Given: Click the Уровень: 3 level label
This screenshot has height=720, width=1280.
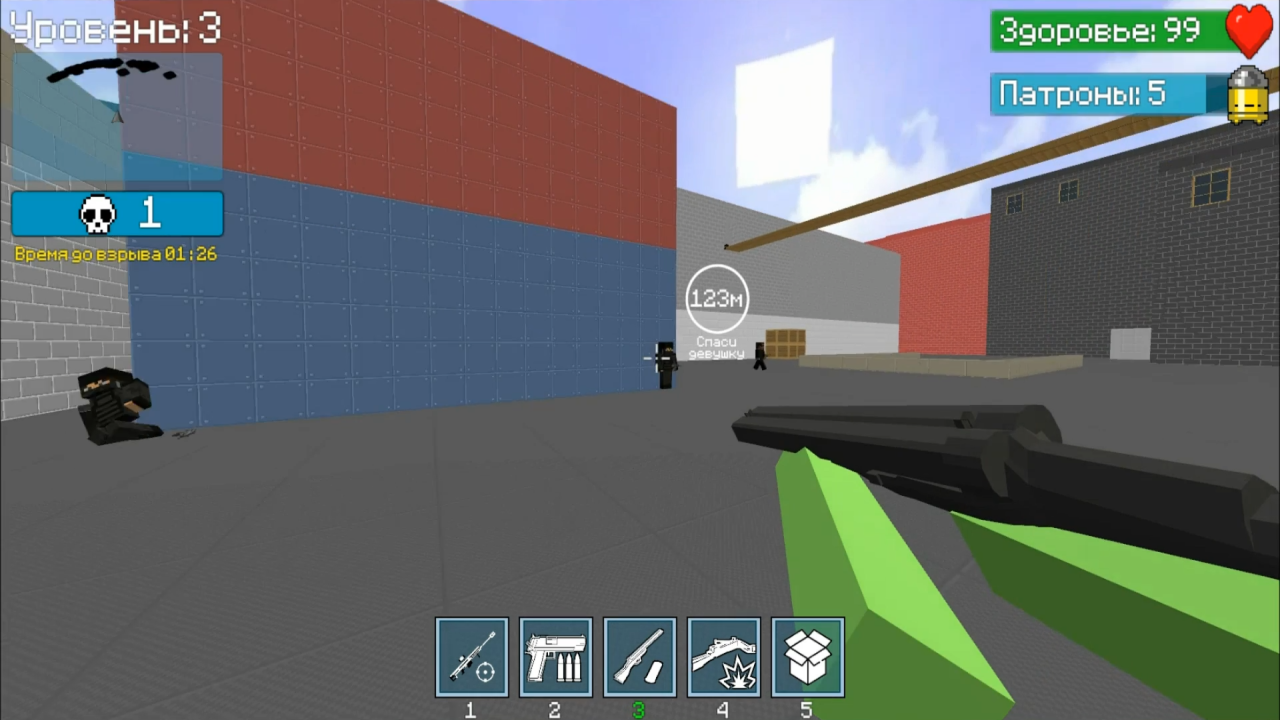Looking at the screenshot, I should (x=115, y=28).
